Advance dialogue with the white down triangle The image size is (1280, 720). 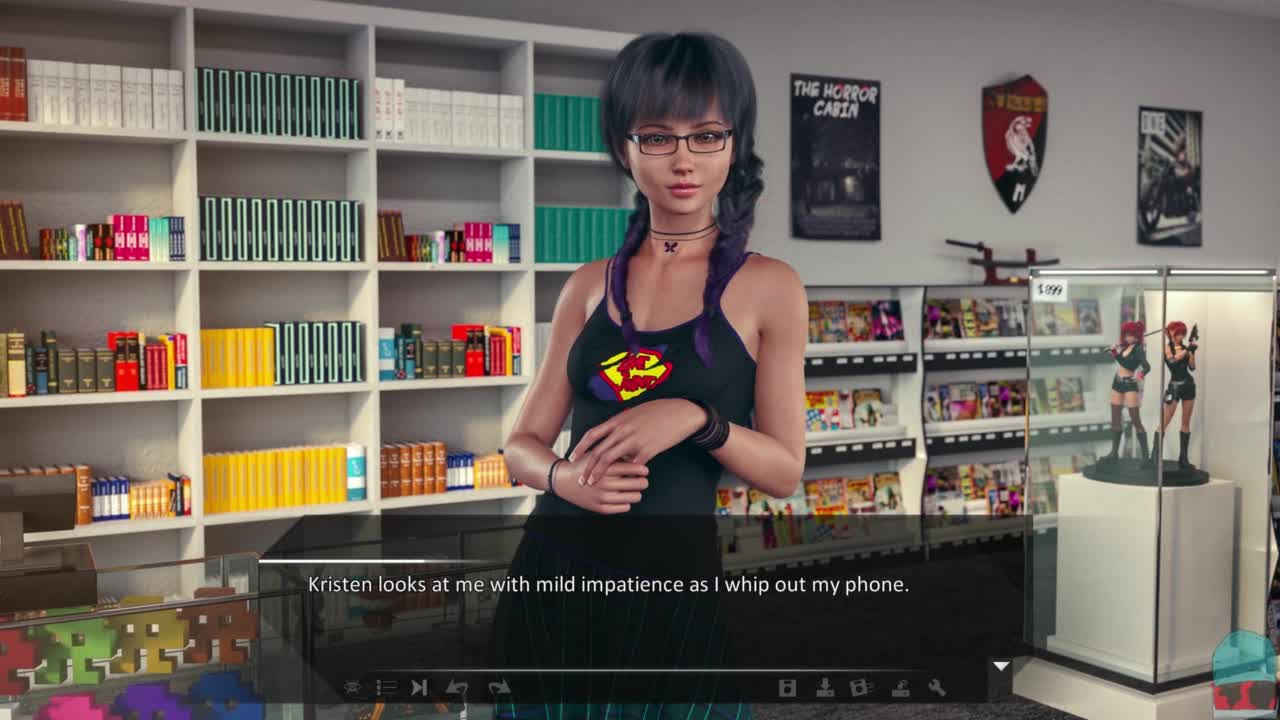coord(1000,666)
